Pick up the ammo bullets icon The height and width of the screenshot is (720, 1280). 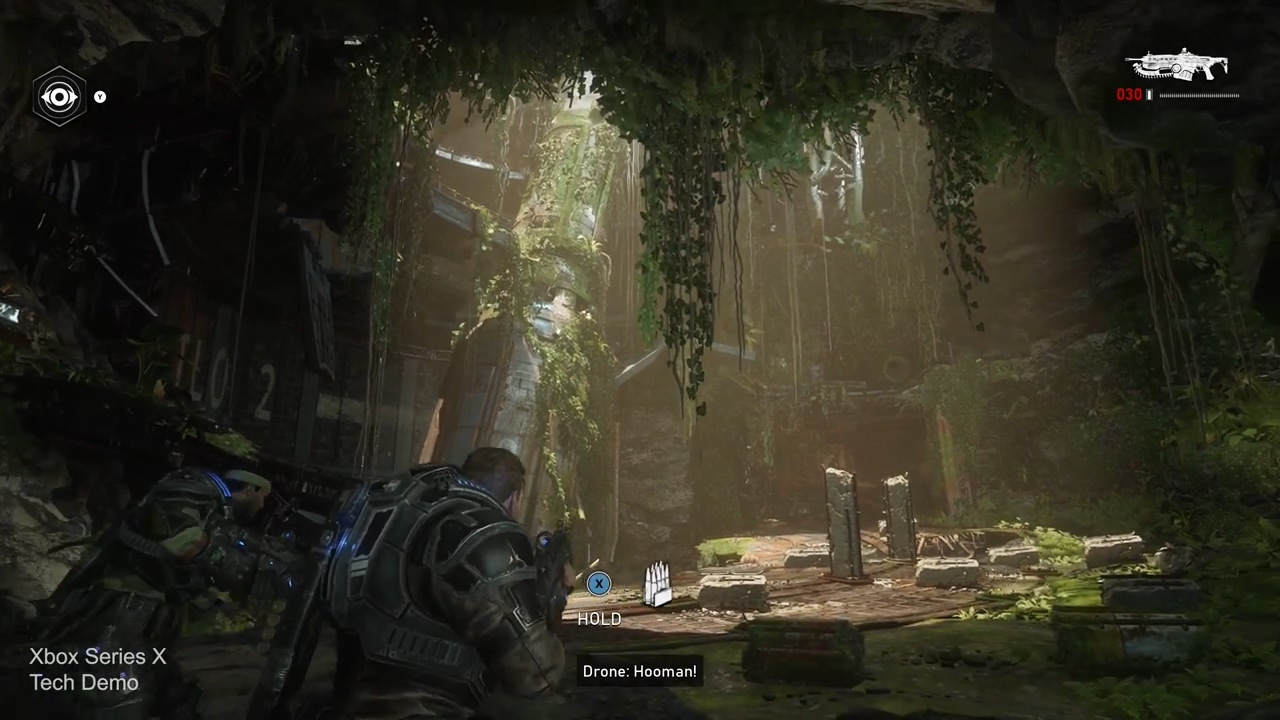(x=656, y=586)
